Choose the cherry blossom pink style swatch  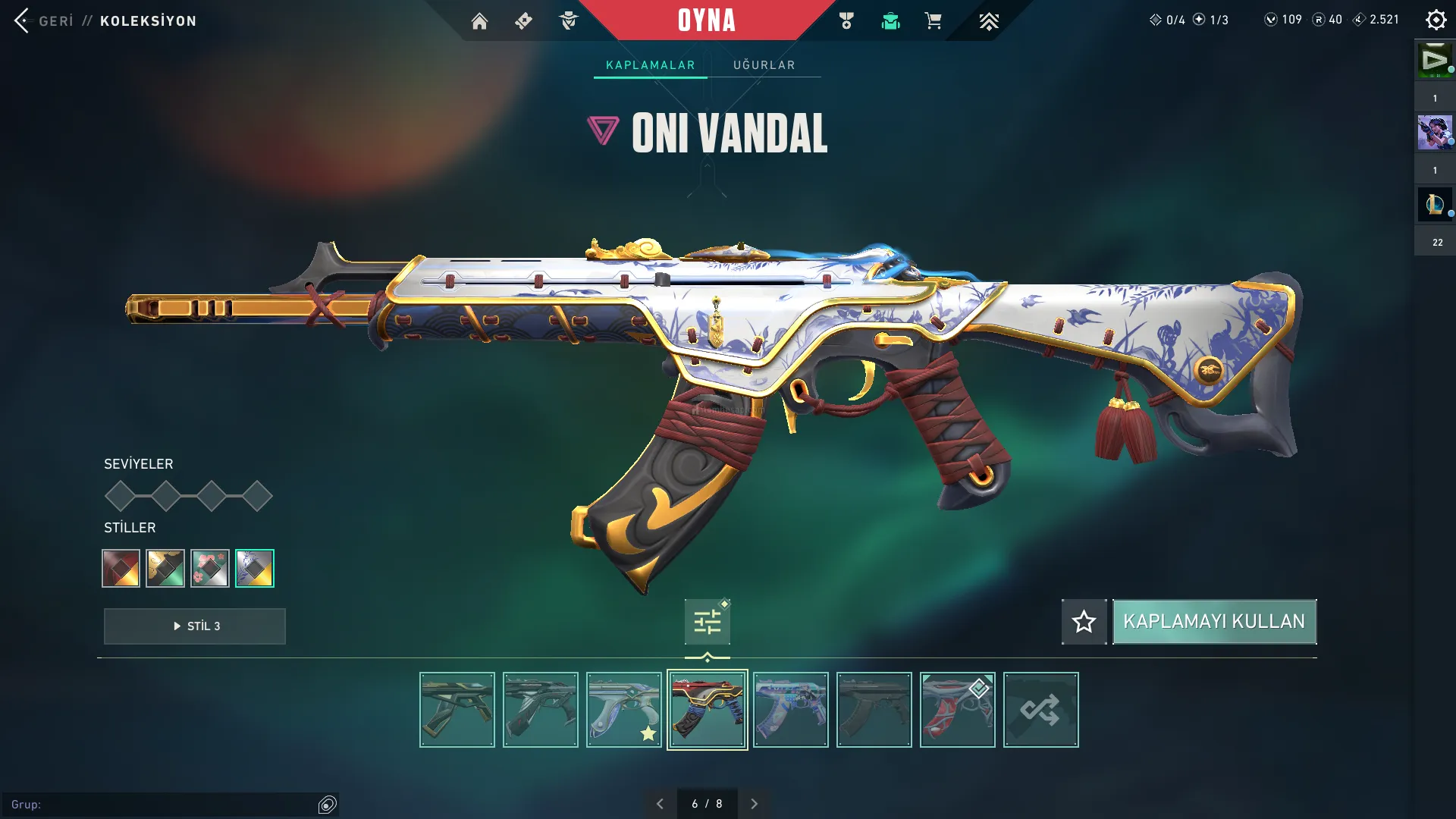(210, 568)
